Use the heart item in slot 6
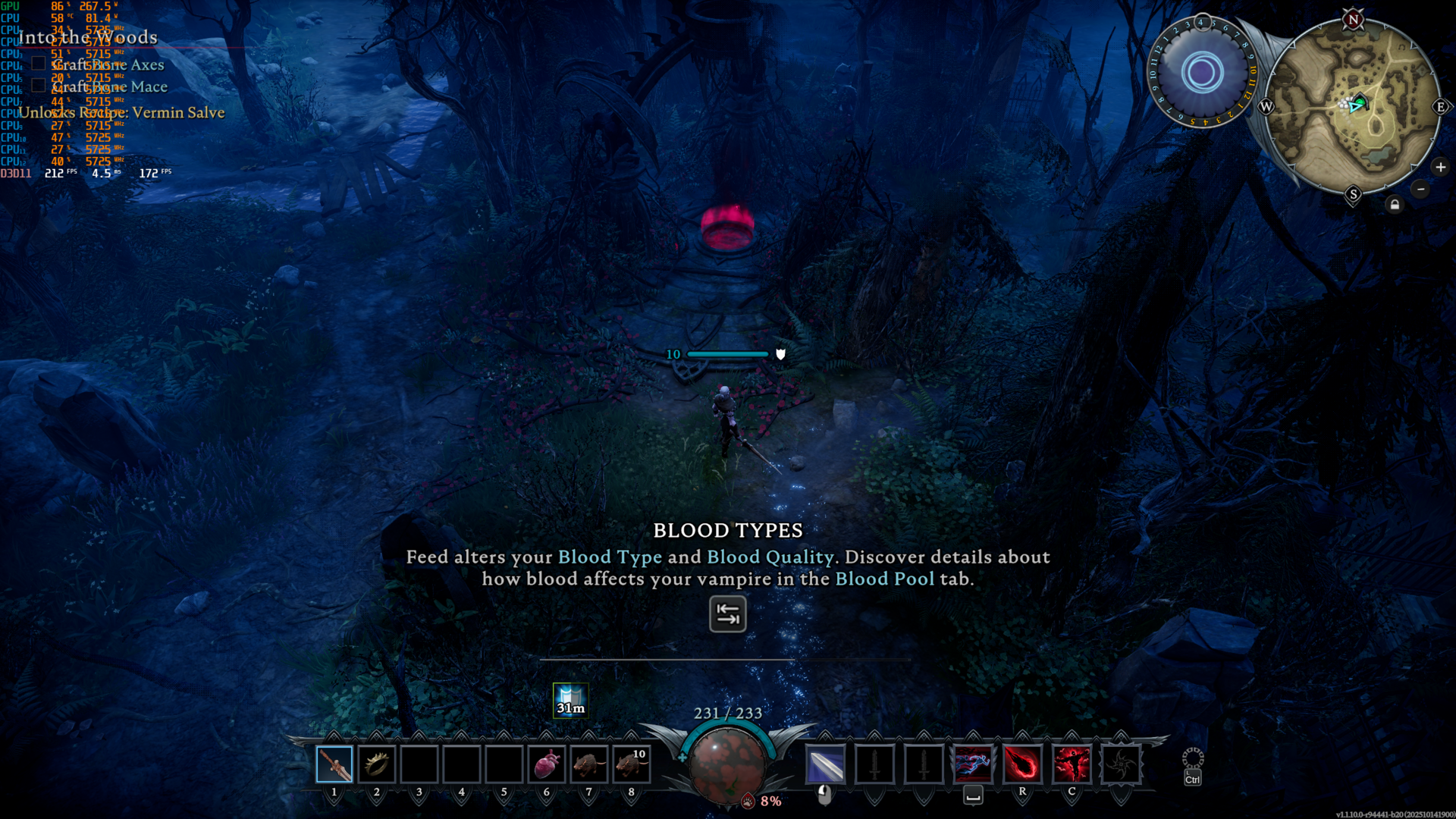 click(546, 764)
